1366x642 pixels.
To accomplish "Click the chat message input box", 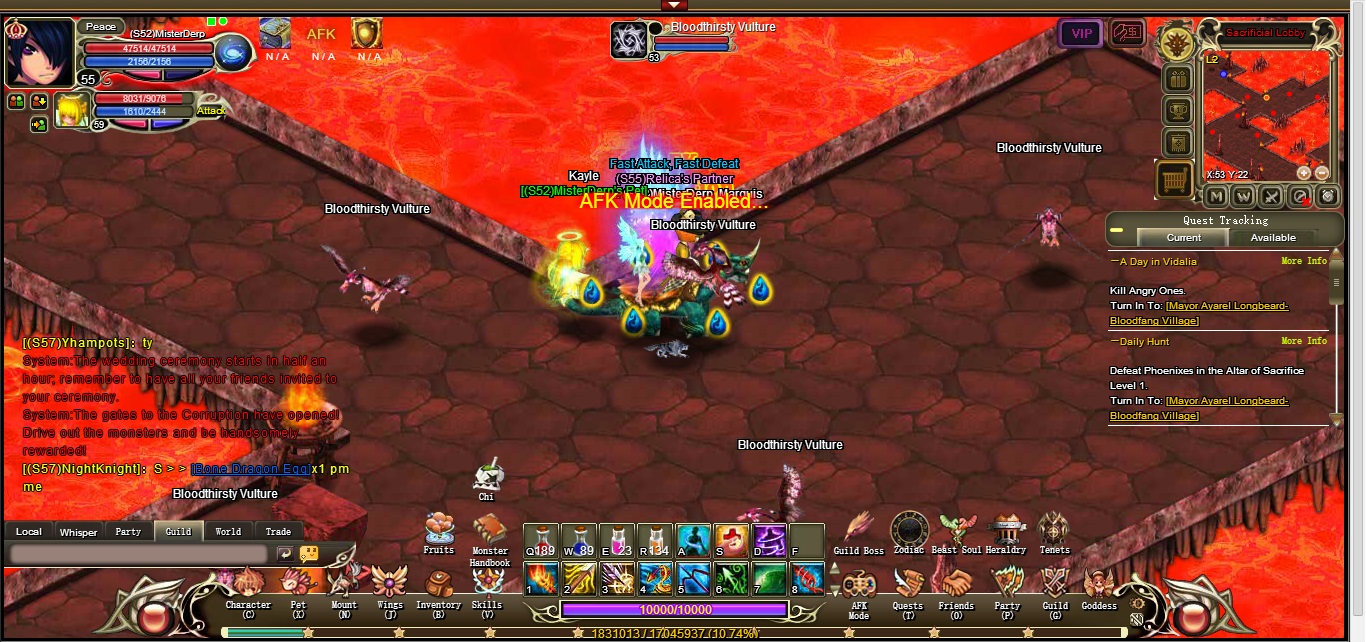I will coord(138,553).
